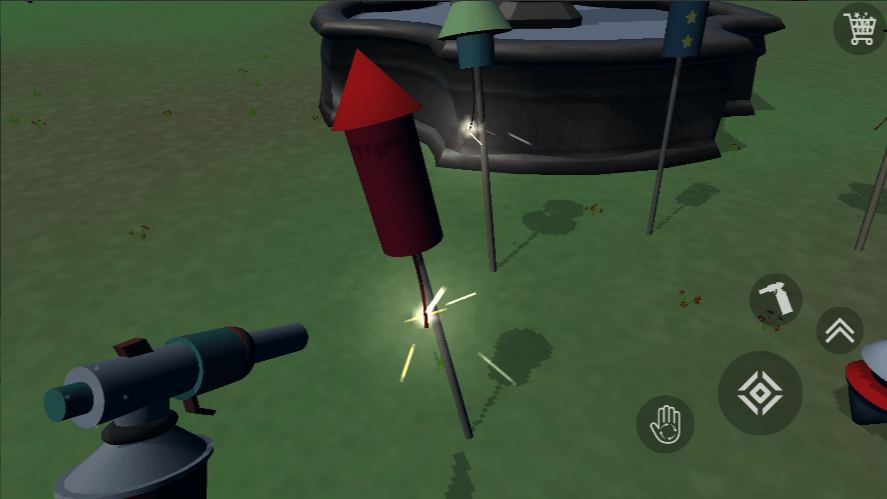The height and width of the screenshot is (499, 887).
Task: Tap the double chevron up button
Action: [840, 330]
